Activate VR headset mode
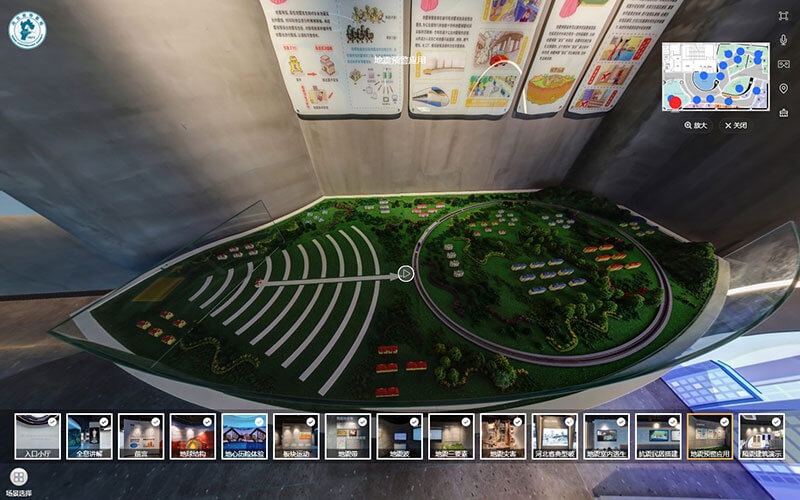 coord(784,64)
